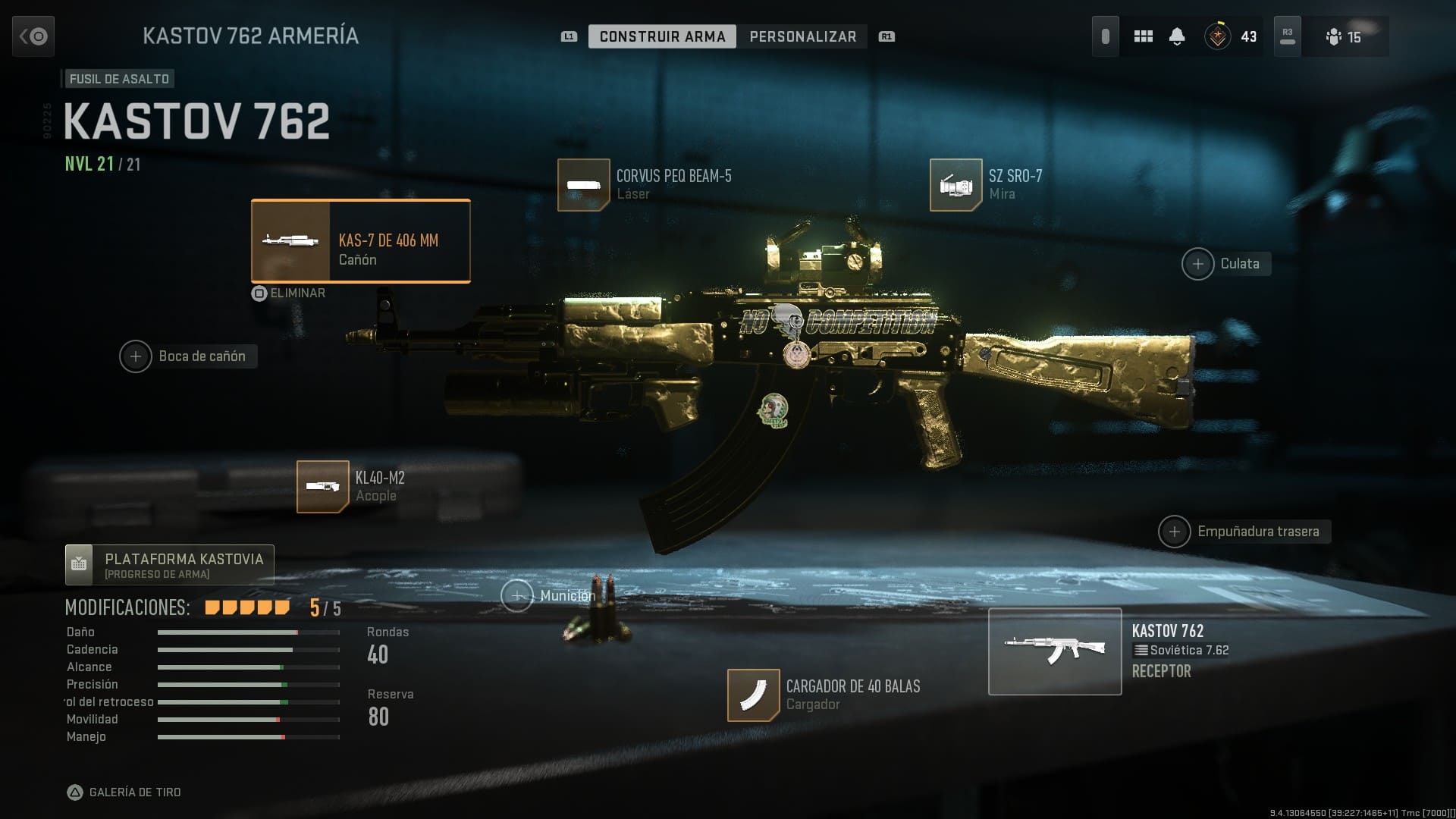Open the player rank 43 profile
This screenshot has height=819, width=1456.
click(x=1231, y=36)
